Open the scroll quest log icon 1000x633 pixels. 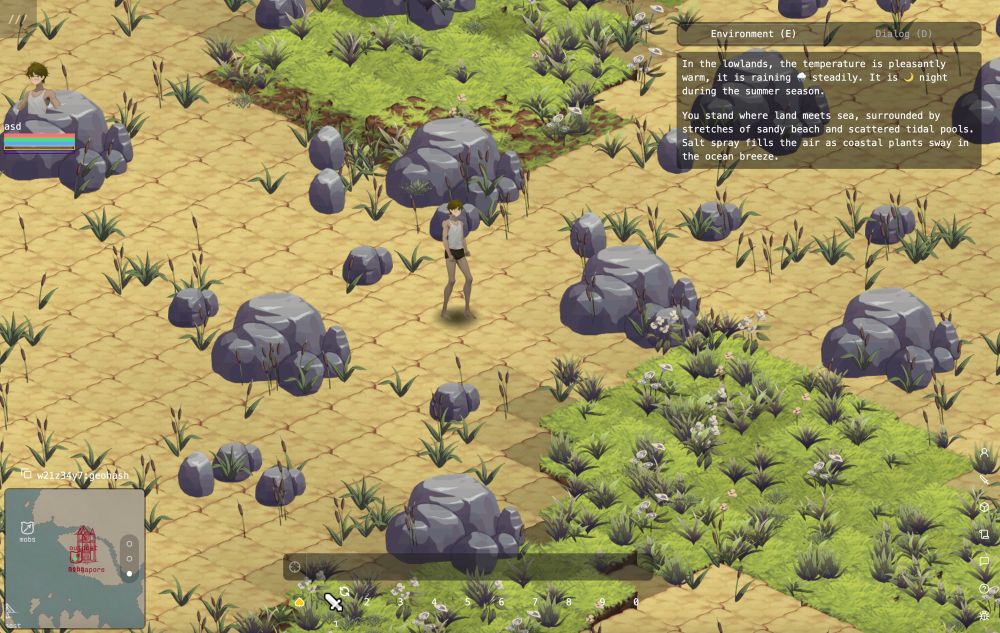click(x=984, y=534)
